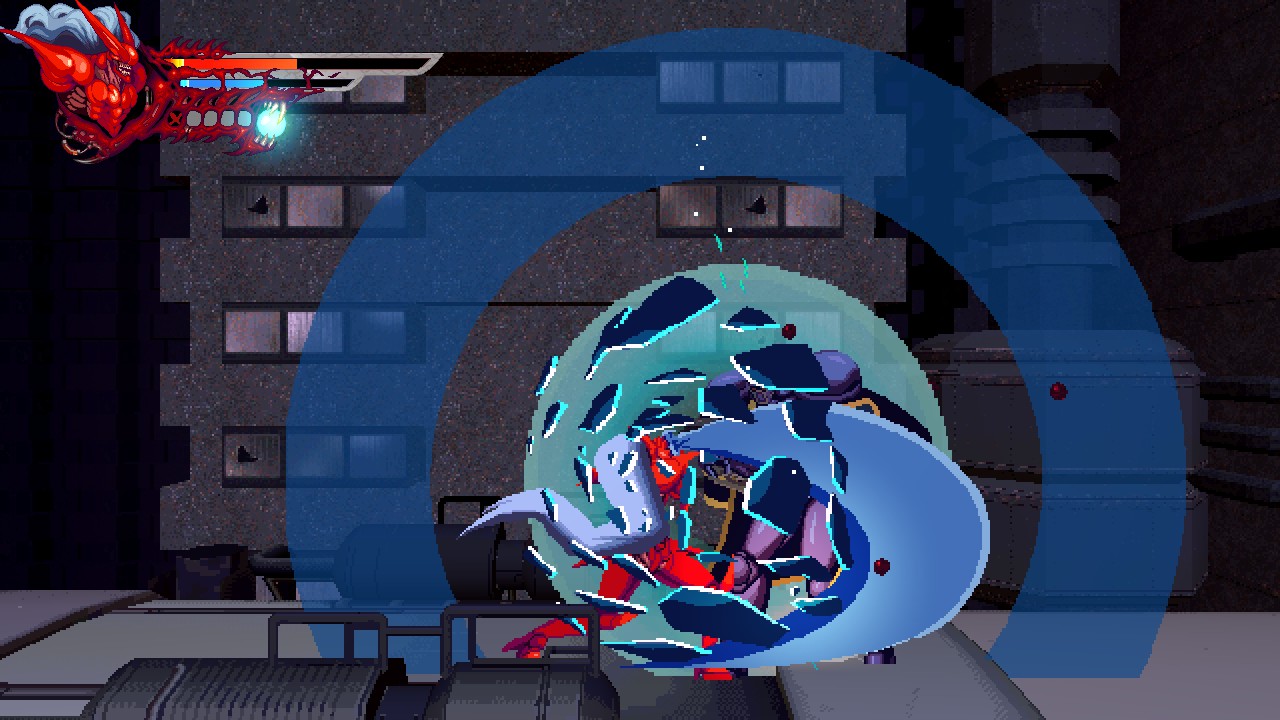
Task: Click the orange health bar segment
Action: pyautogui.click(x=250, y=62)
